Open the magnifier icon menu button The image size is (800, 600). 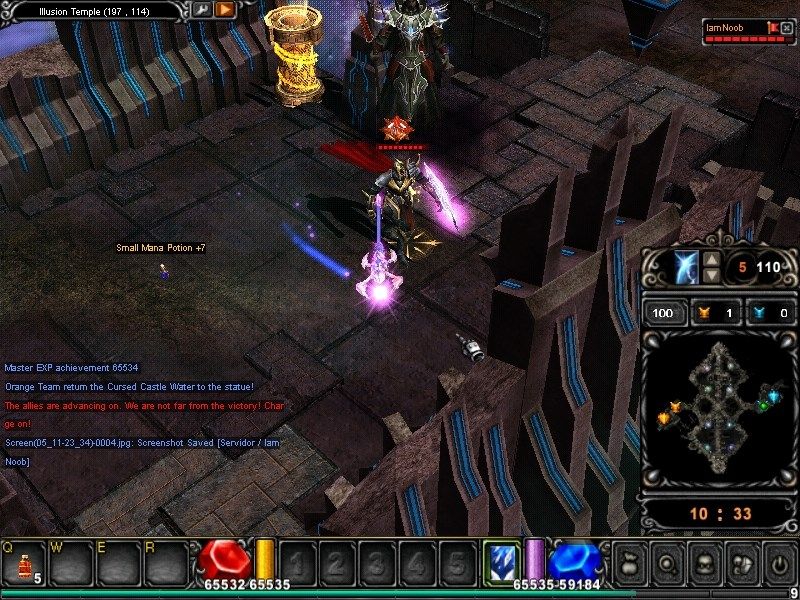pos(667,562)
